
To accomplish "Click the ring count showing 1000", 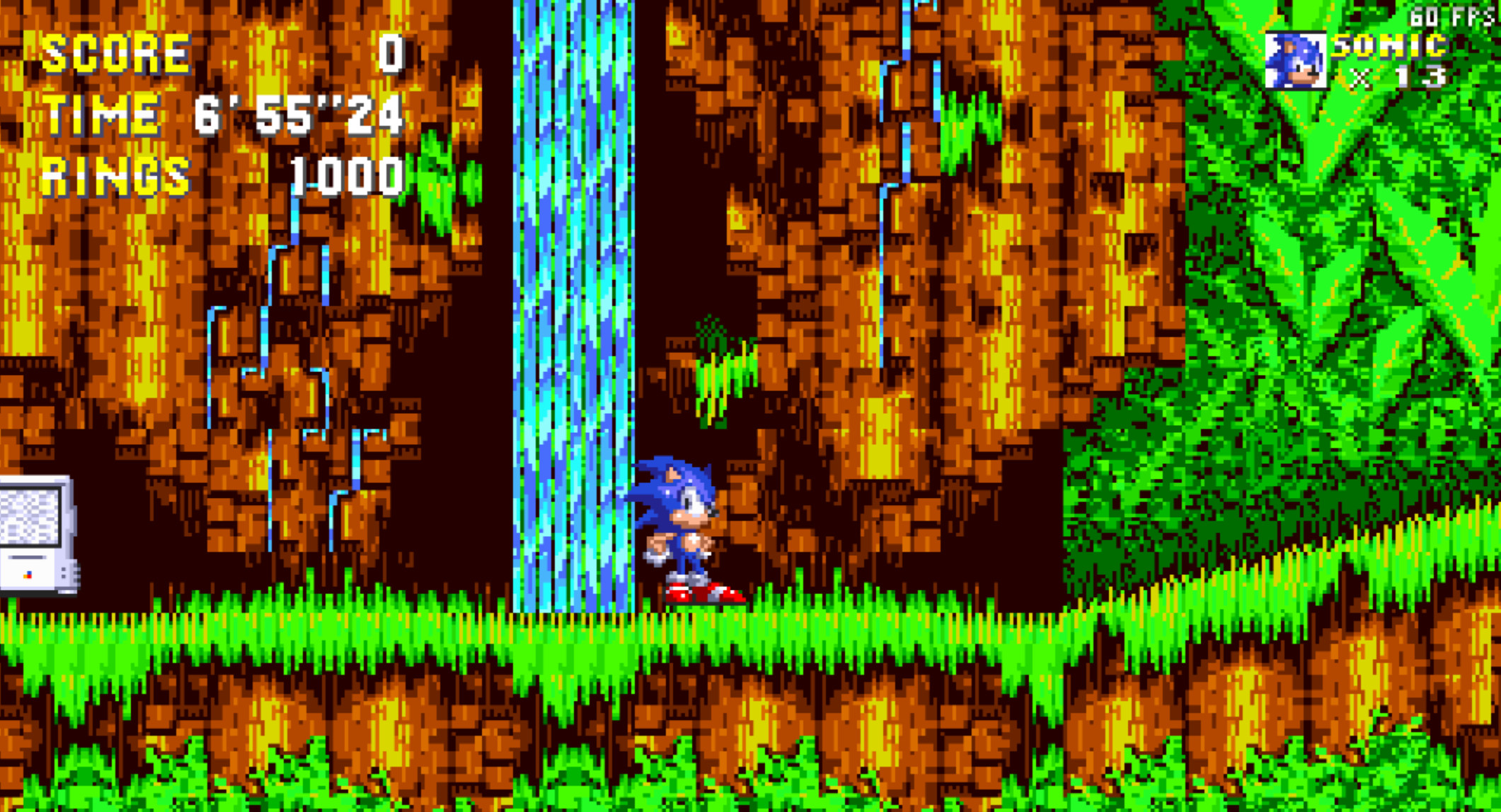I will (x=347, y=177).
